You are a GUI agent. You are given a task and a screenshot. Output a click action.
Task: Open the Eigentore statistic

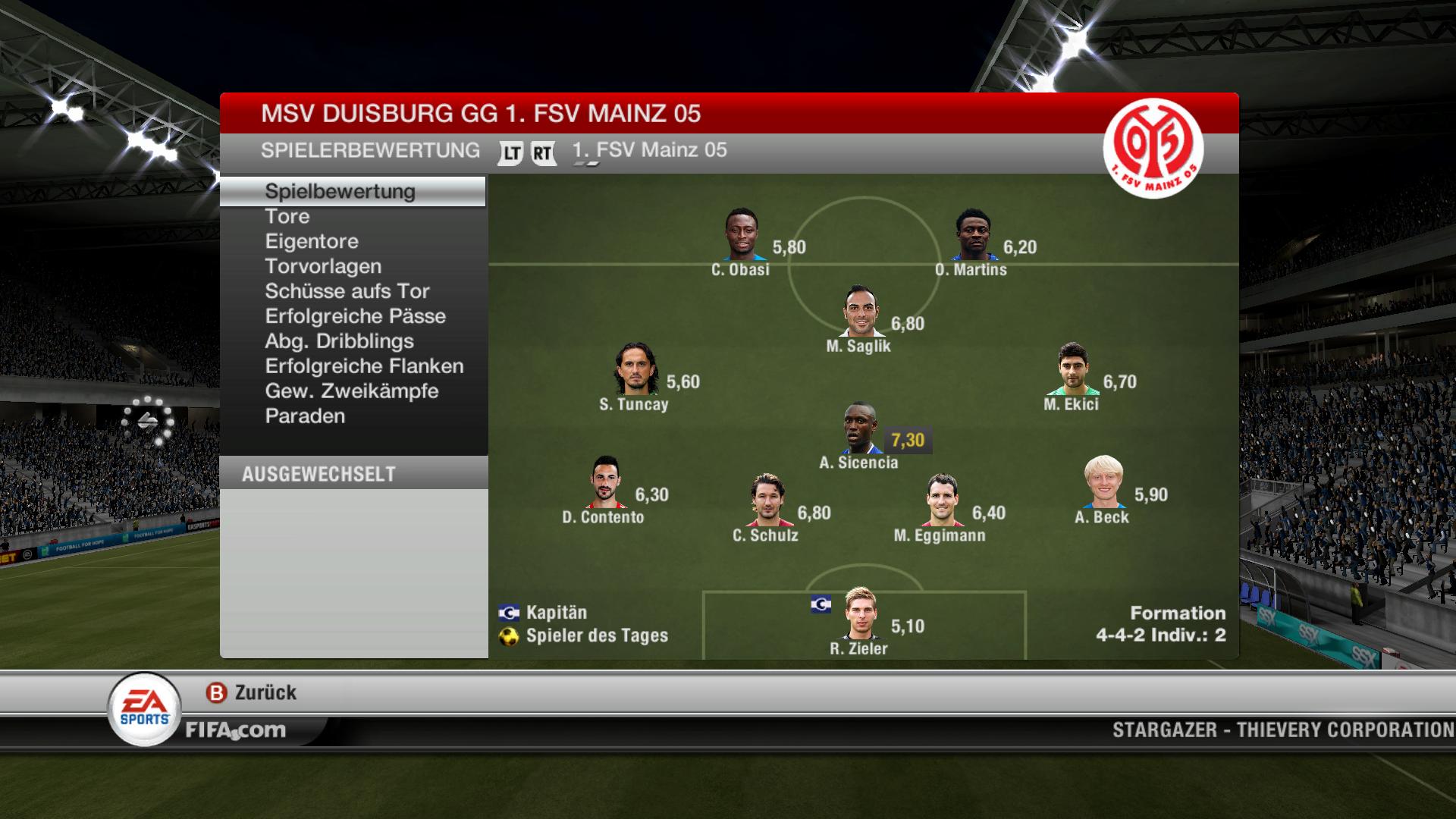tap(312, 241)
